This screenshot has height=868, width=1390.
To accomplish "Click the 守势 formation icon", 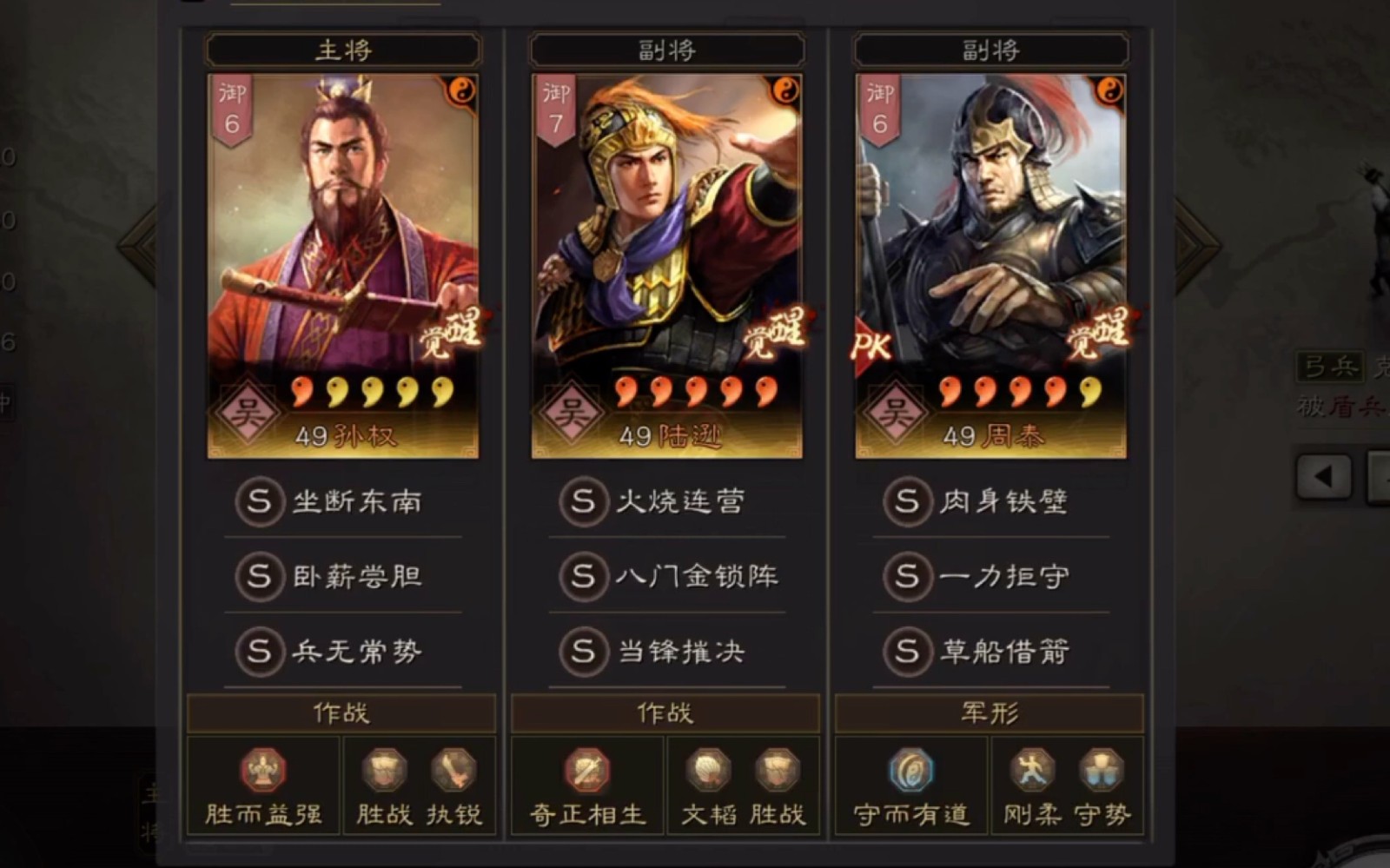I will [1101, 770].
